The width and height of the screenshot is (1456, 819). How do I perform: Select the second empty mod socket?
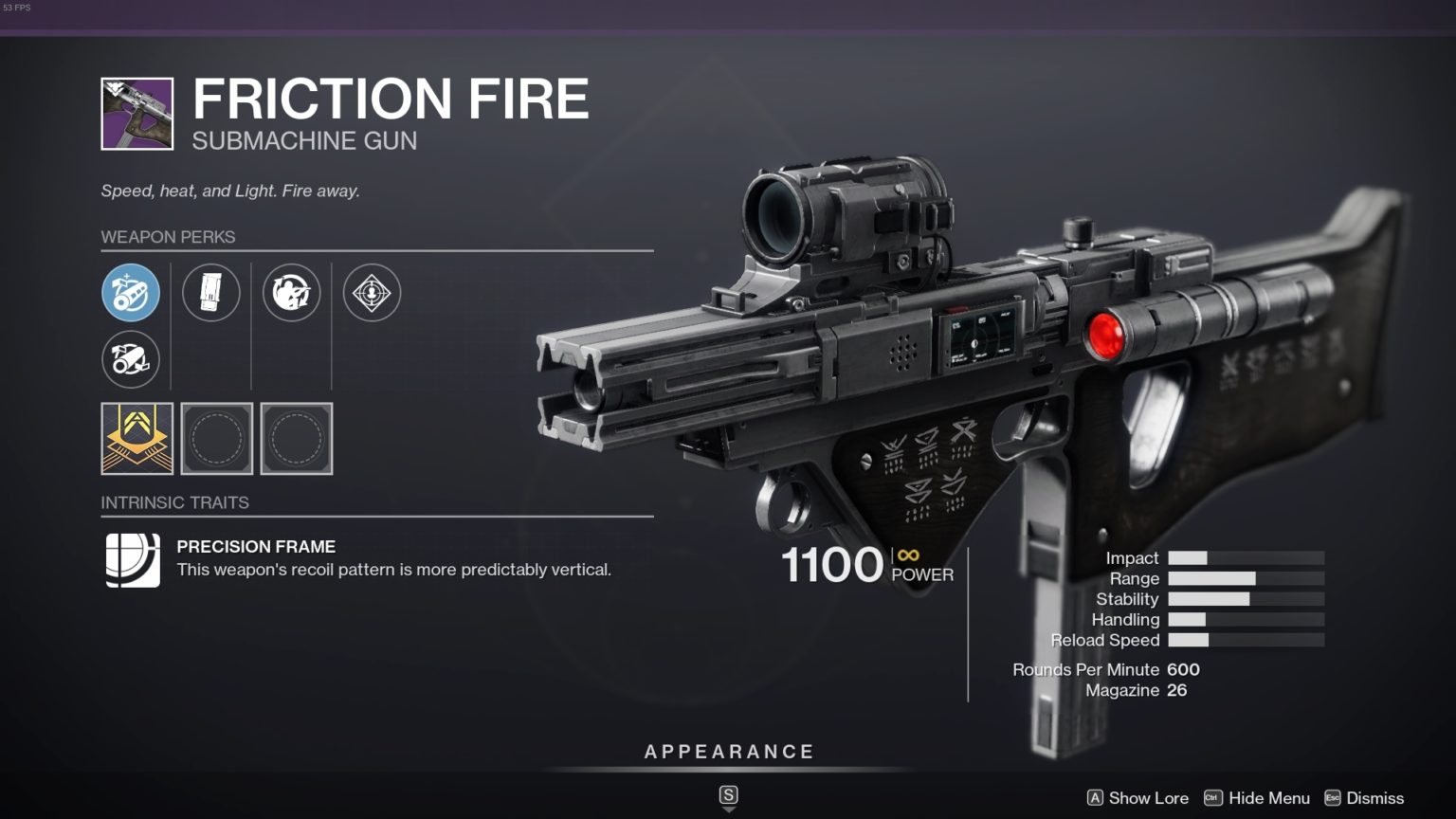[297, 438]
